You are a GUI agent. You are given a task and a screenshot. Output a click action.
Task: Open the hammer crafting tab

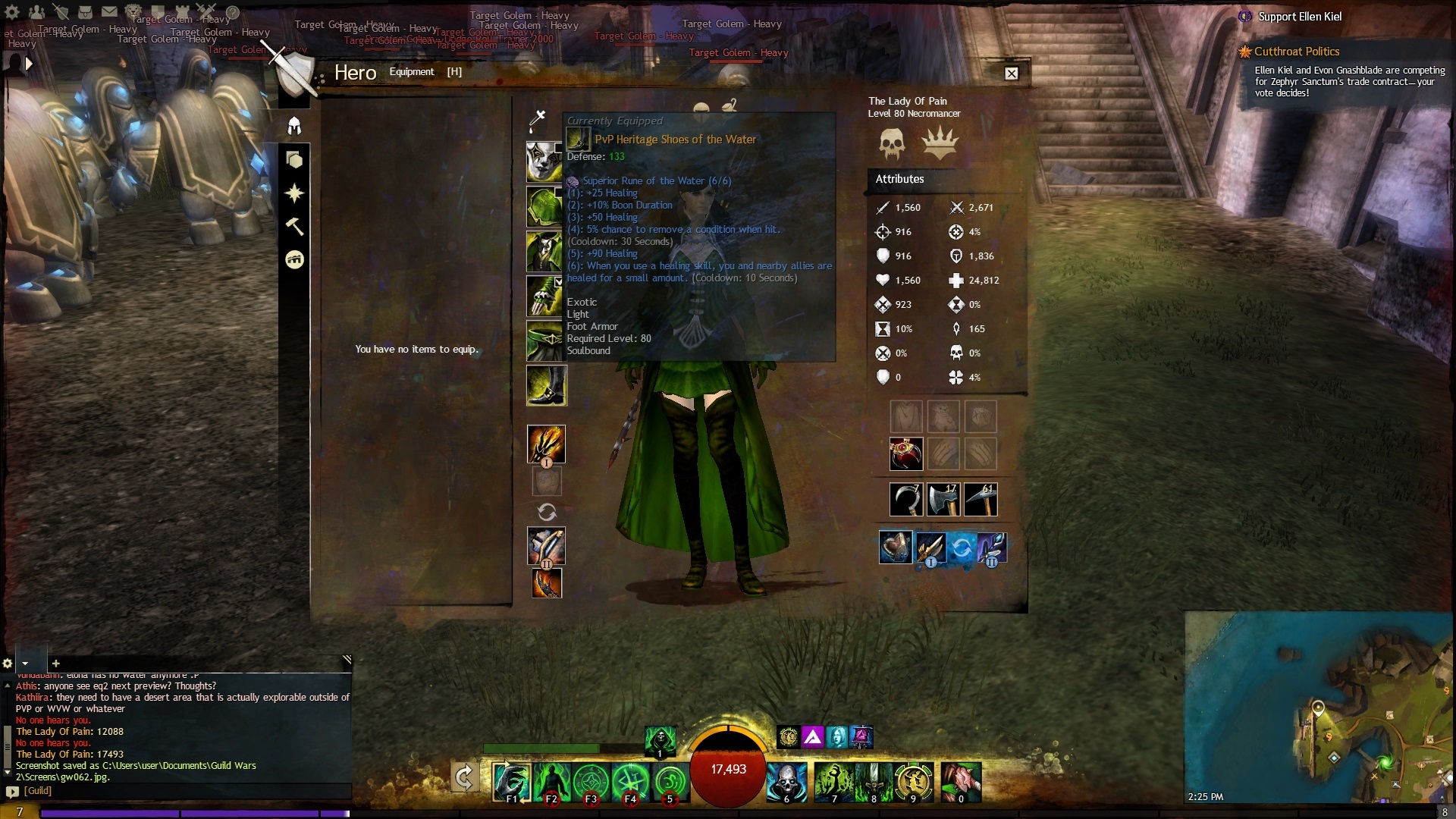click(294, 226)
